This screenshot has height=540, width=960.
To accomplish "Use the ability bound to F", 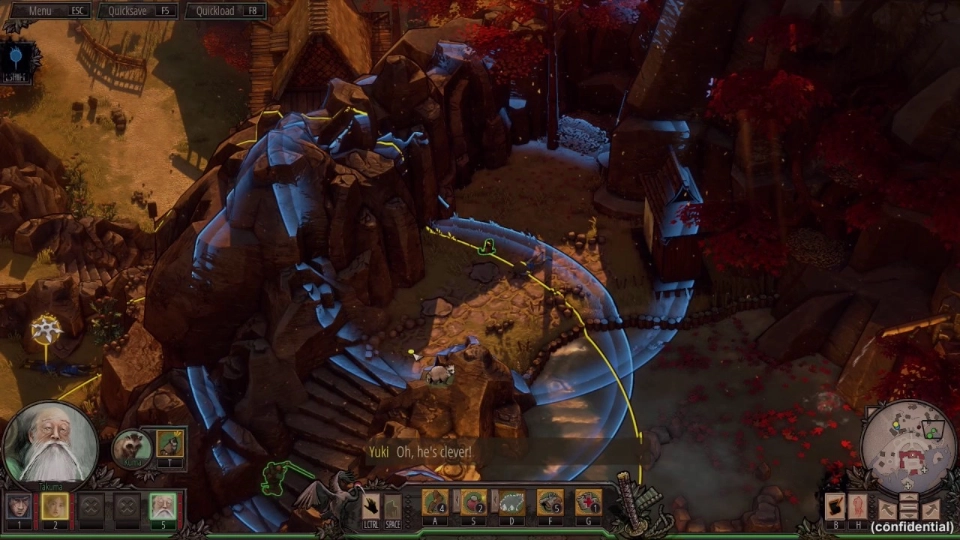I will click(x=550, y=502).
